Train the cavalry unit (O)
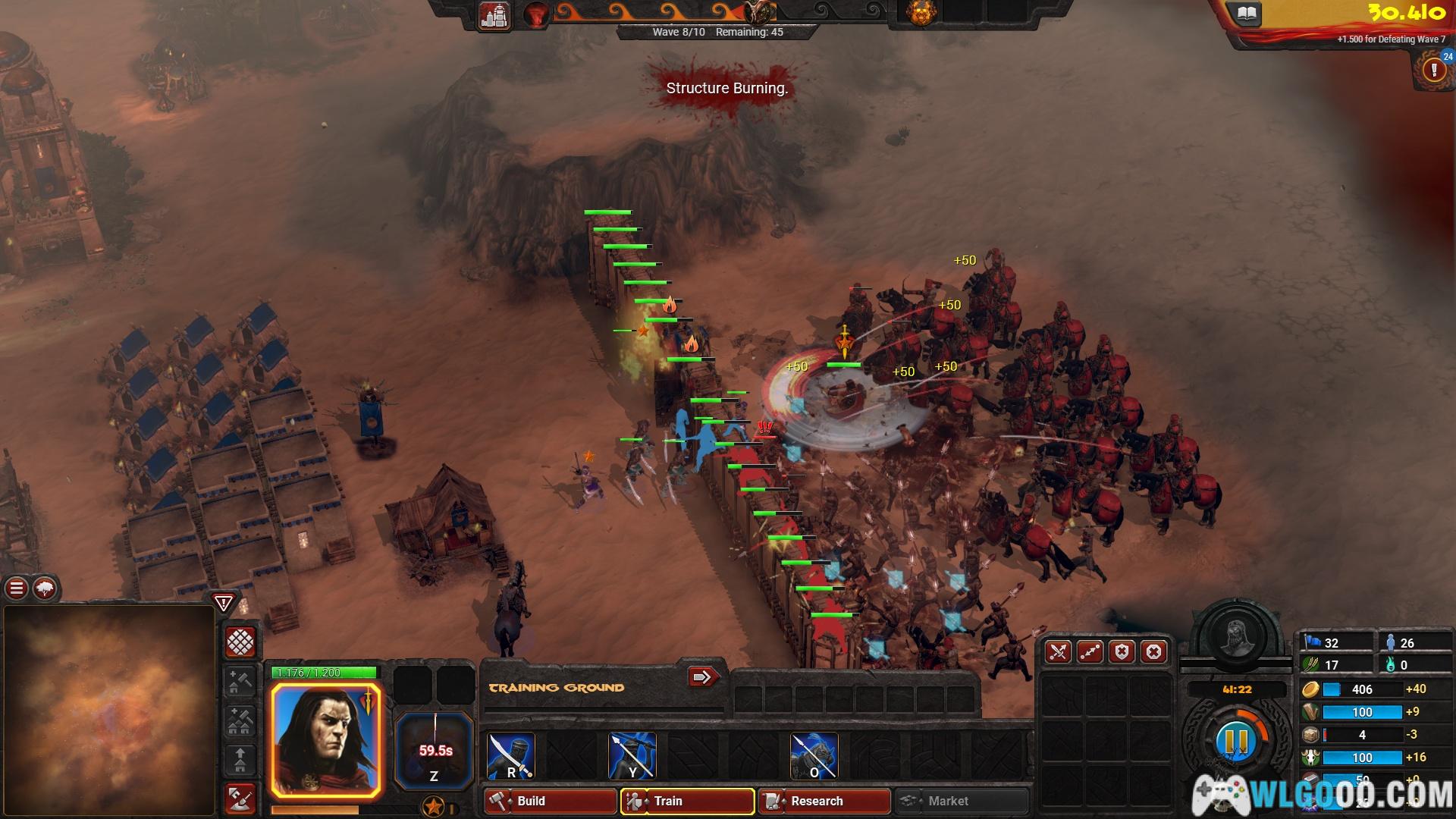 (814, 755)
